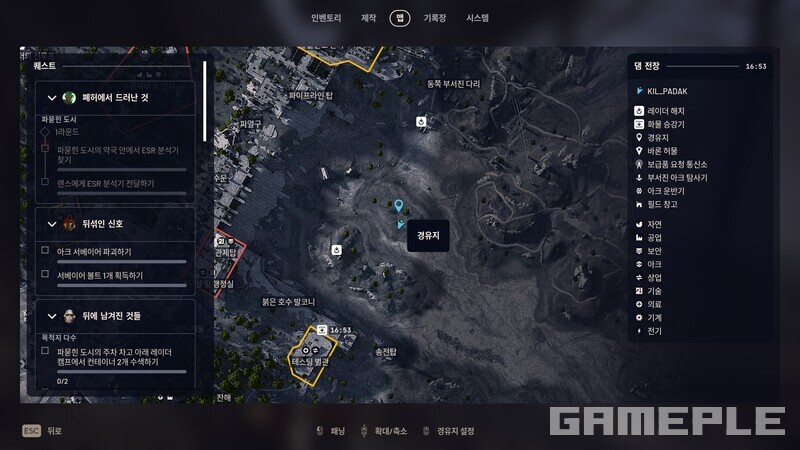Collapse the 폐허에서 드러난 것 quest

click(x=52, y=97)
